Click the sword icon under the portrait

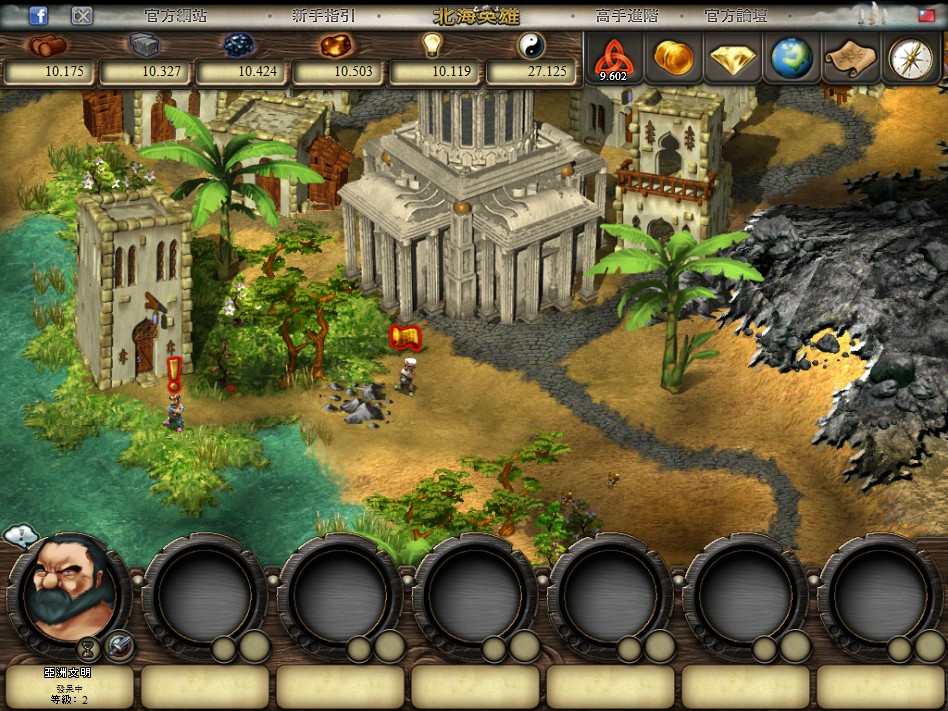(119, 645)
